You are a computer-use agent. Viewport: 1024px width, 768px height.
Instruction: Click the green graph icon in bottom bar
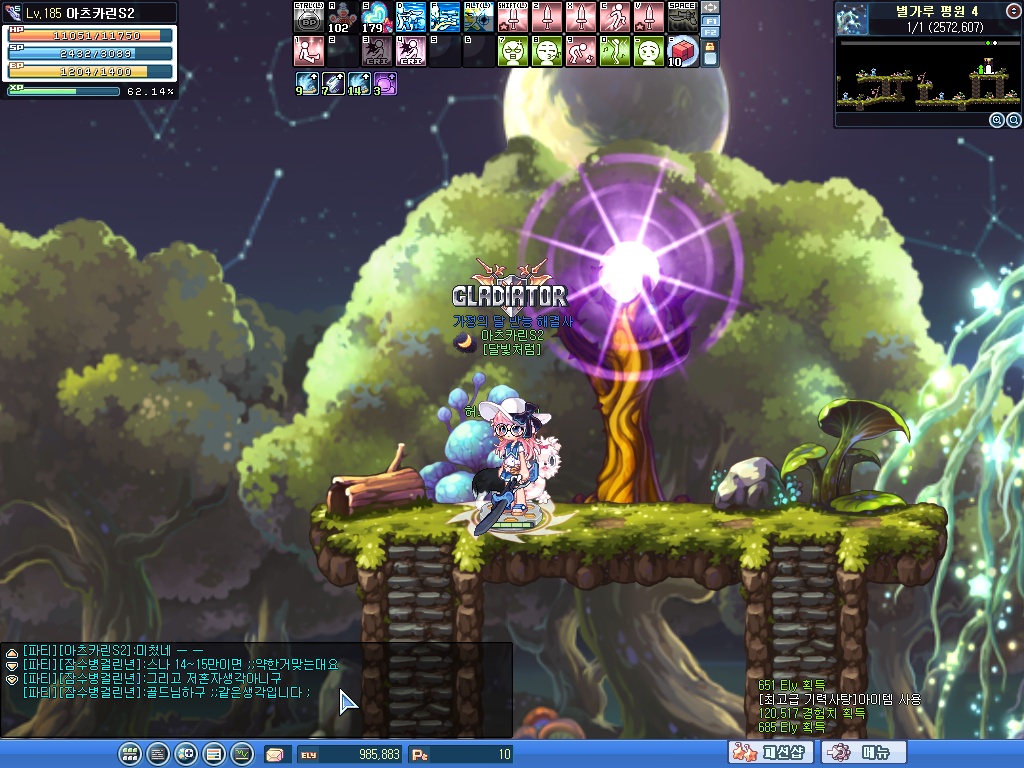241,754
